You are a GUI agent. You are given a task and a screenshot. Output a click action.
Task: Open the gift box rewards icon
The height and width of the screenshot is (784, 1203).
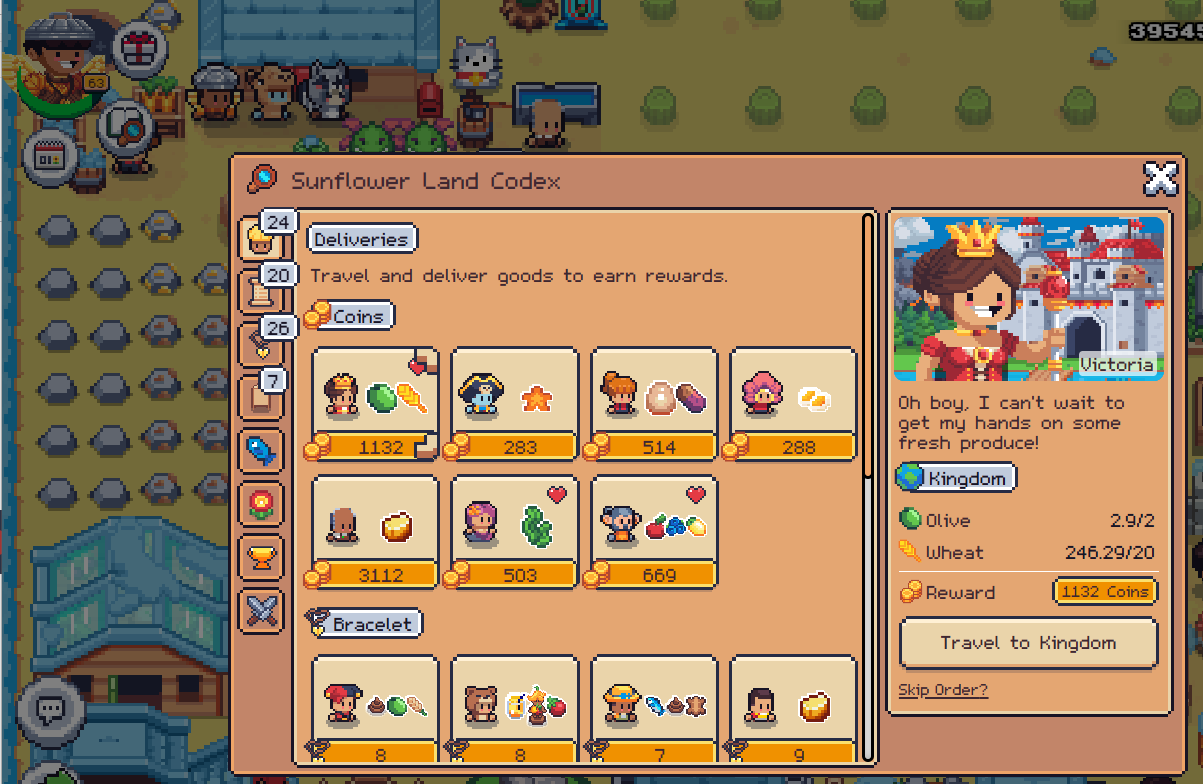(138, 48)
